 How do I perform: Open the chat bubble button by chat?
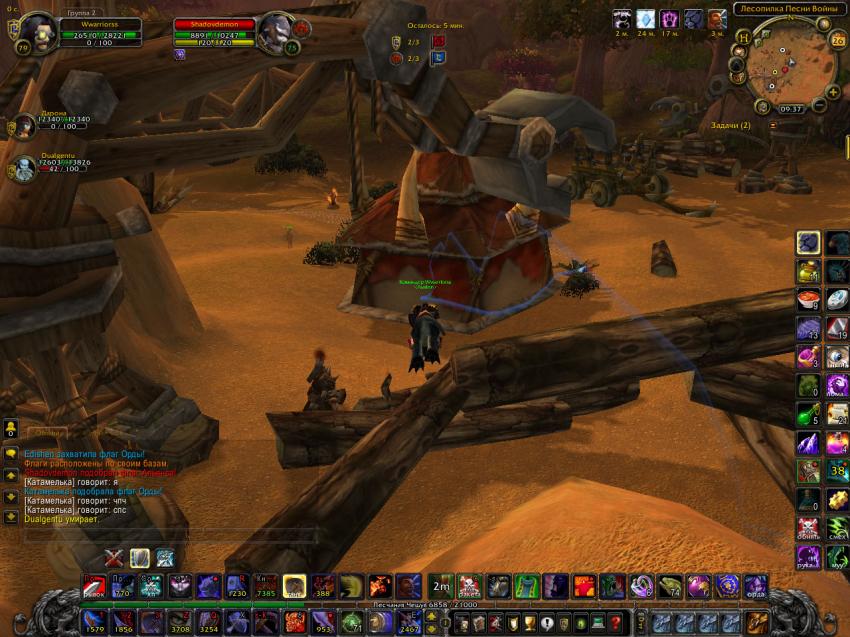pos(11,452)
